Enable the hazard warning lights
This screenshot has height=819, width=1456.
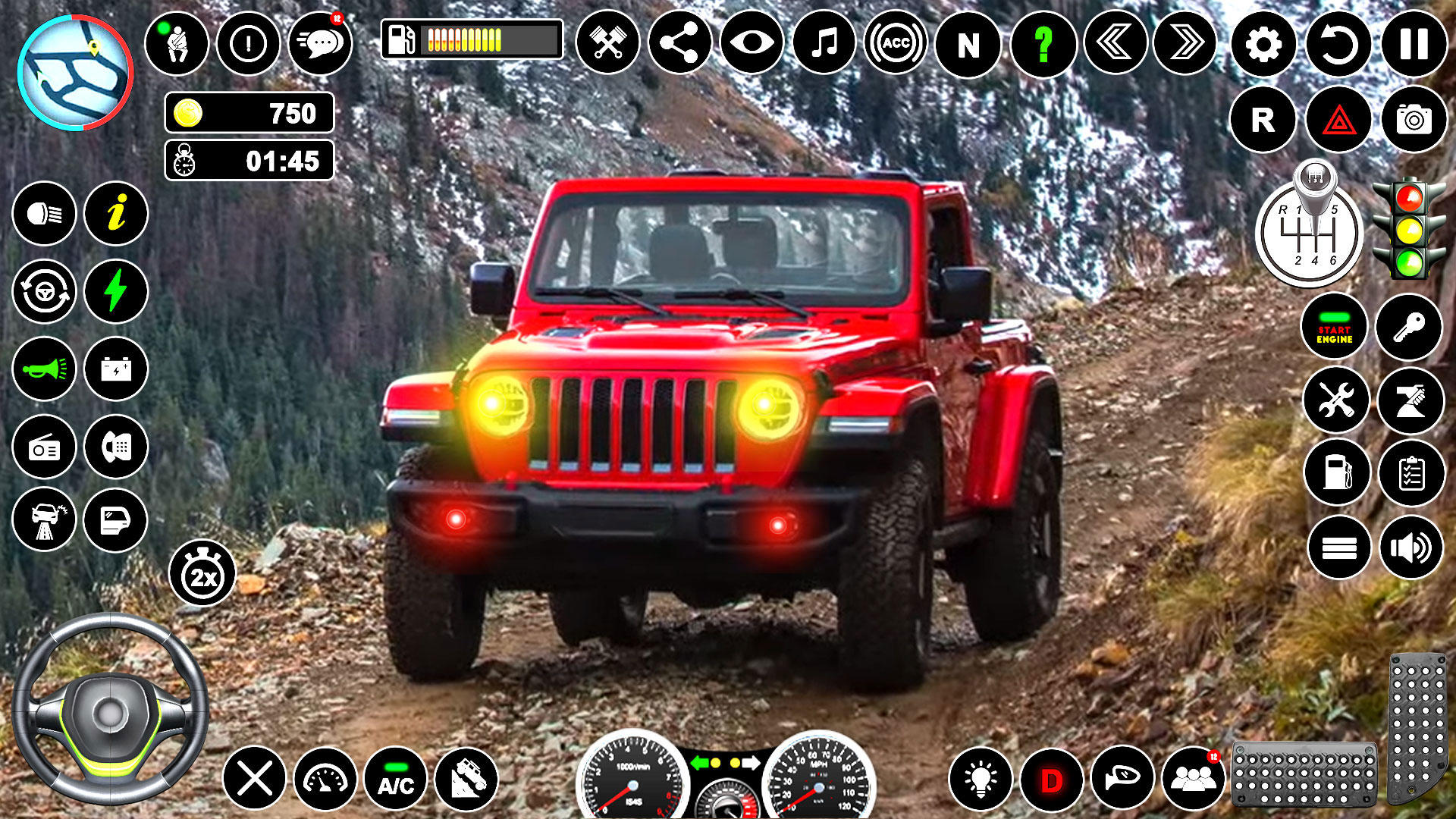coord(1337,118)
